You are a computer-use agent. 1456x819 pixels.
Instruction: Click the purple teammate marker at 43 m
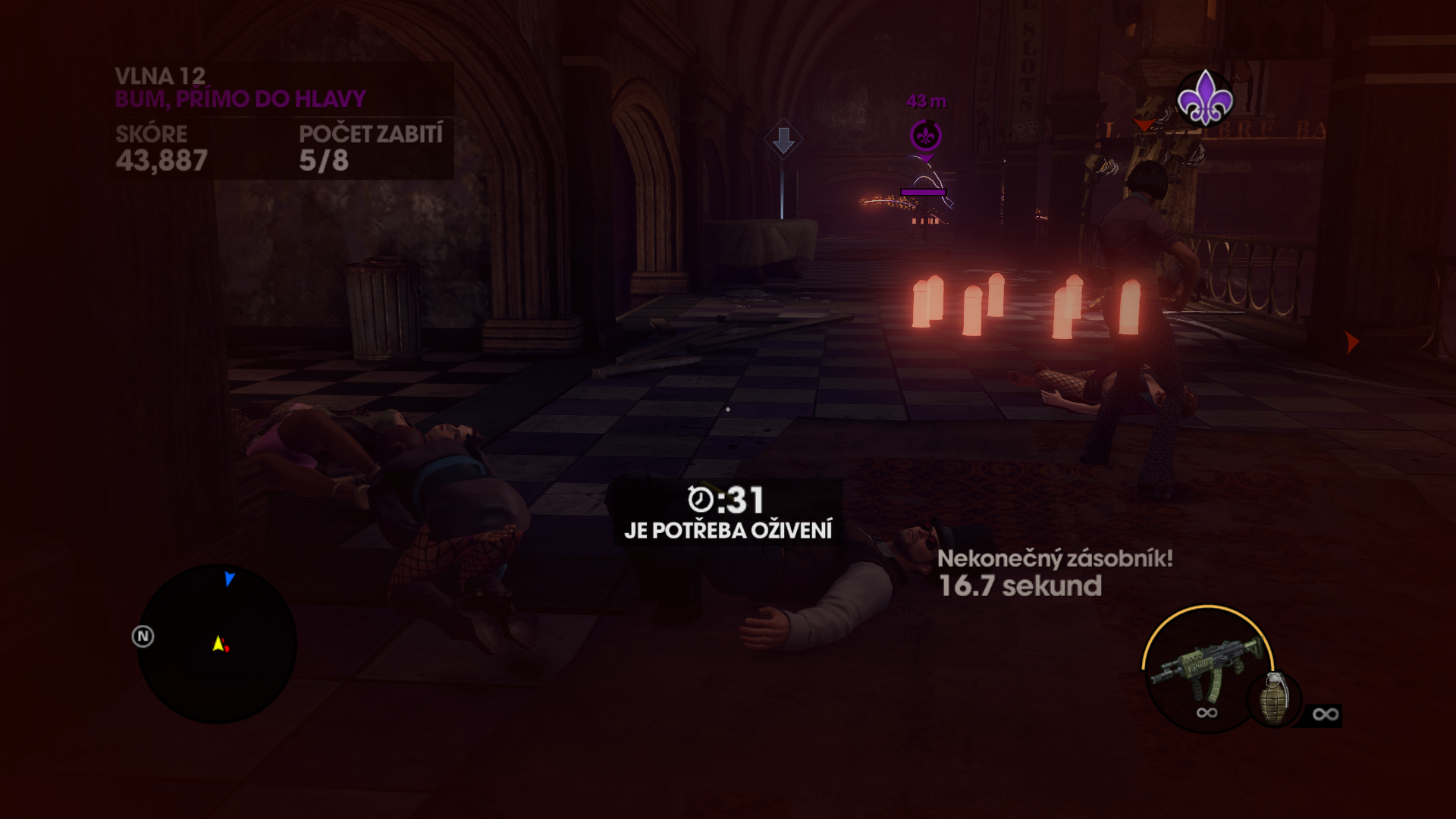(925, 136)
